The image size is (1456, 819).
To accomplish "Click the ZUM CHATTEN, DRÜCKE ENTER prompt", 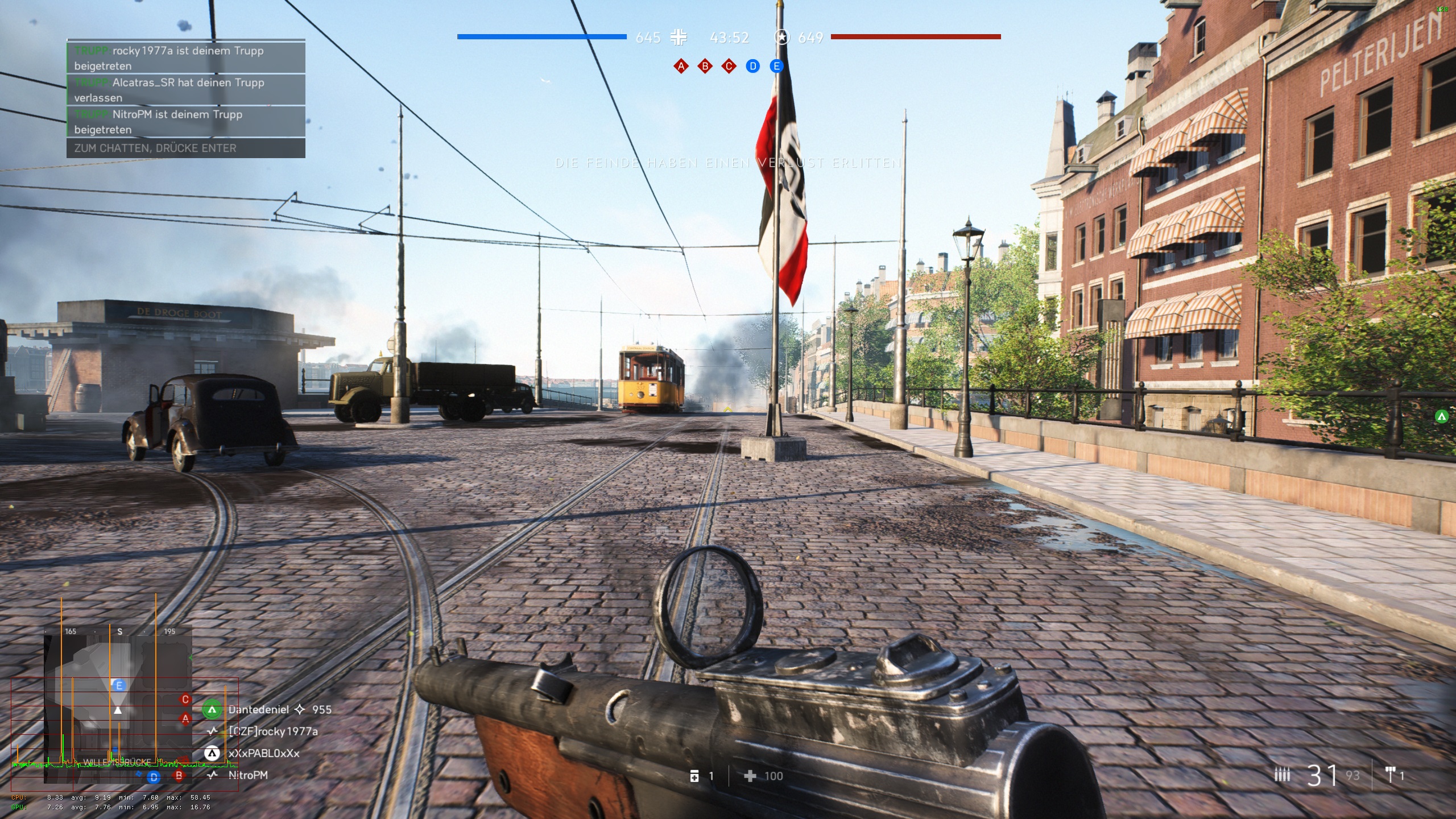I will [154, 148].
